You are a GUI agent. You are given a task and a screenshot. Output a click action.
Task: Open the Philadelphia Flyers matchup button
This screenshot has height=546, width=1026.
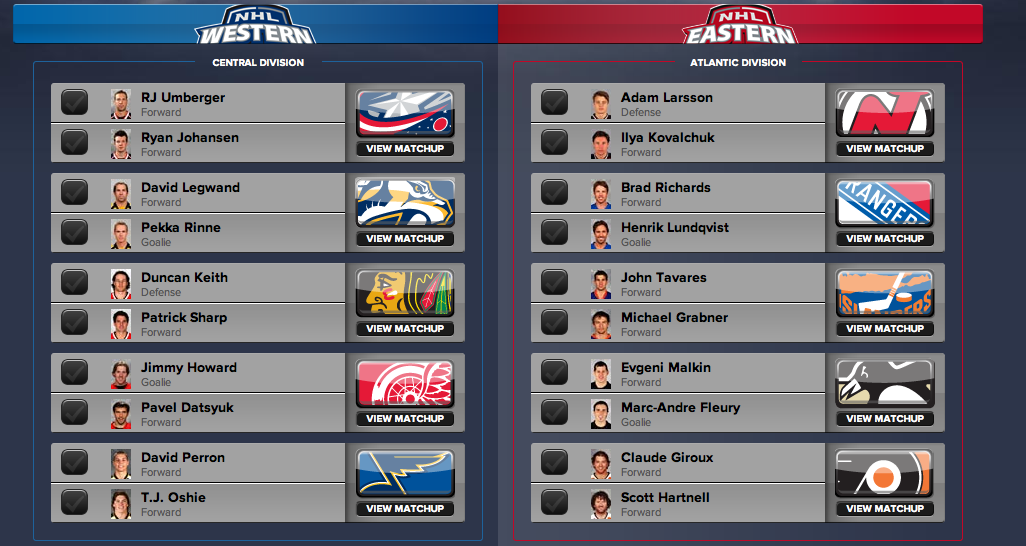pos(885,509)
